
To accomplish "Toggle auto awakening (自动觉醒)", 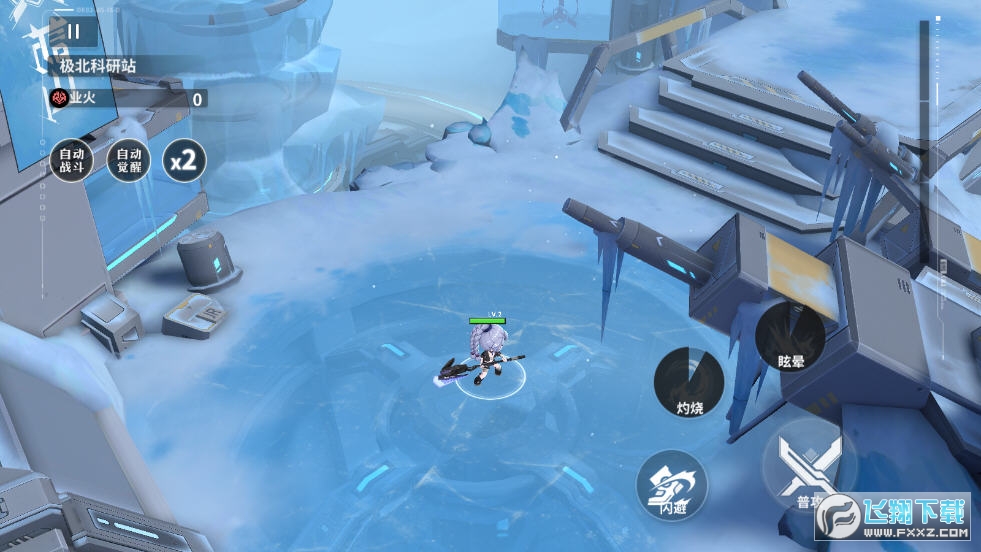I will [x=129, y=160].
